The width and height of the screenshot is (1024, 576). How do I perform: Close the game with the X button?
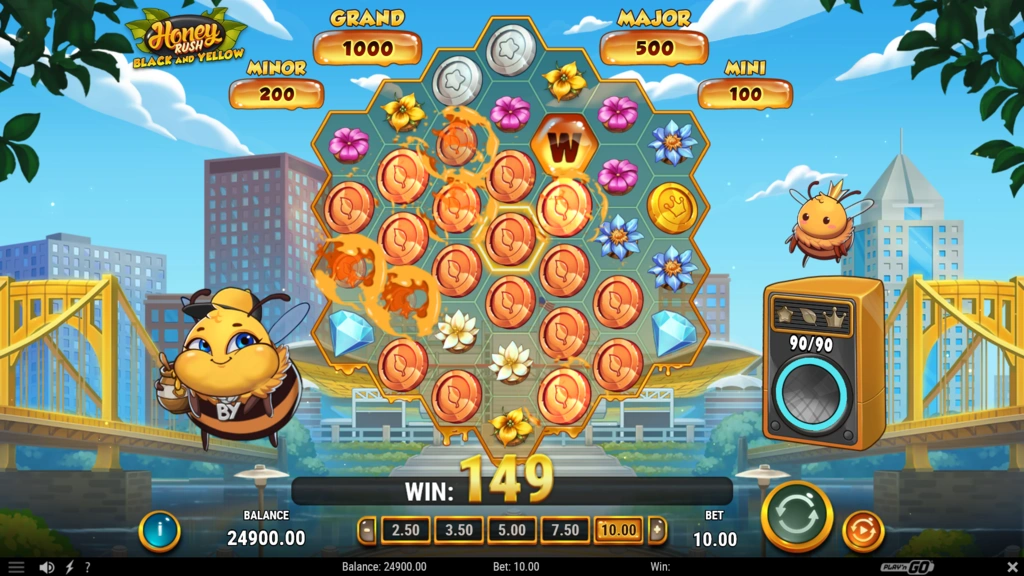coord(1007,567)
